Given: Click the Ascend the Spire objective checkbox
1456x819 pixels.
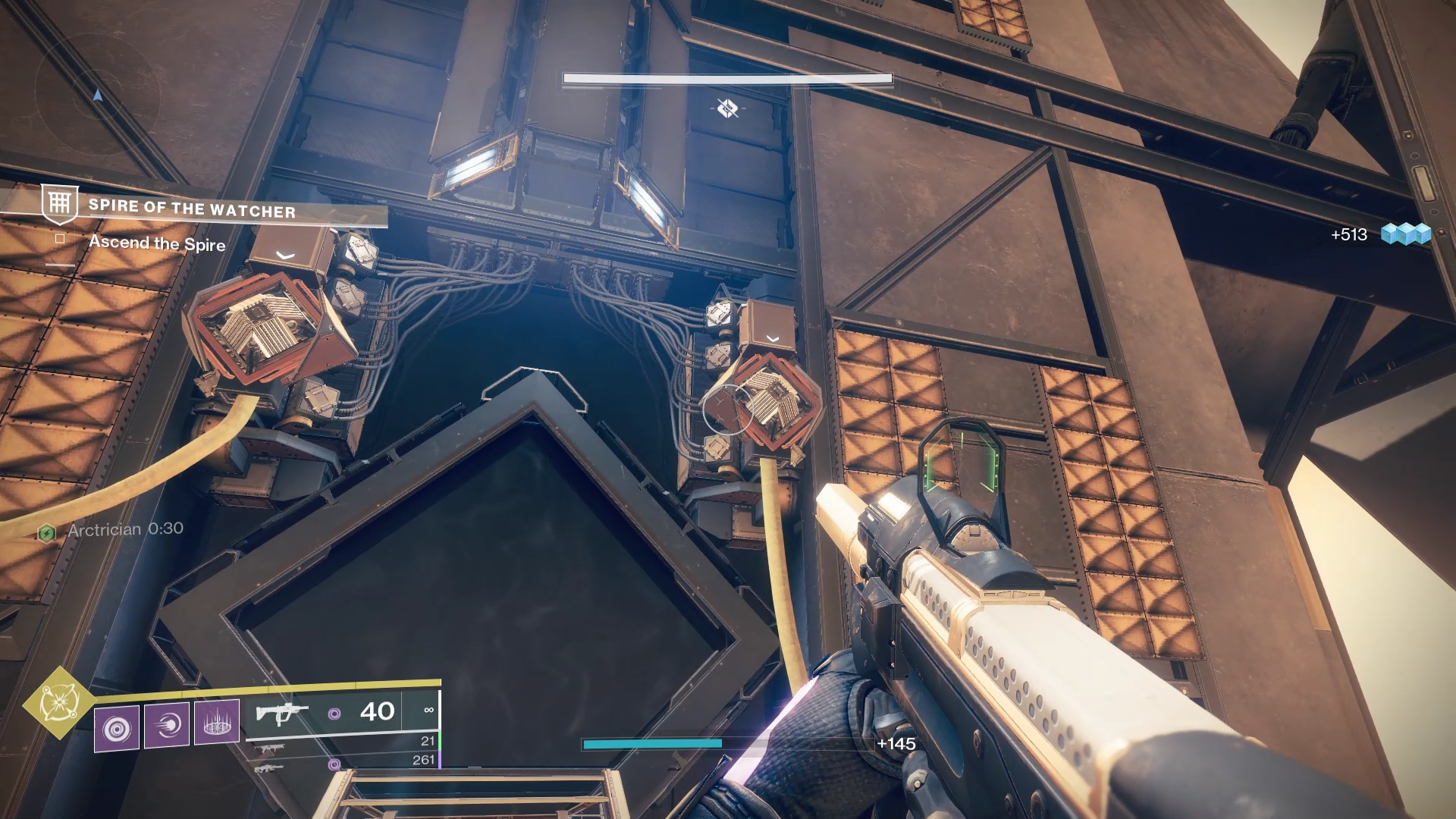Looking at the screenshot, I should pos(60,239).
